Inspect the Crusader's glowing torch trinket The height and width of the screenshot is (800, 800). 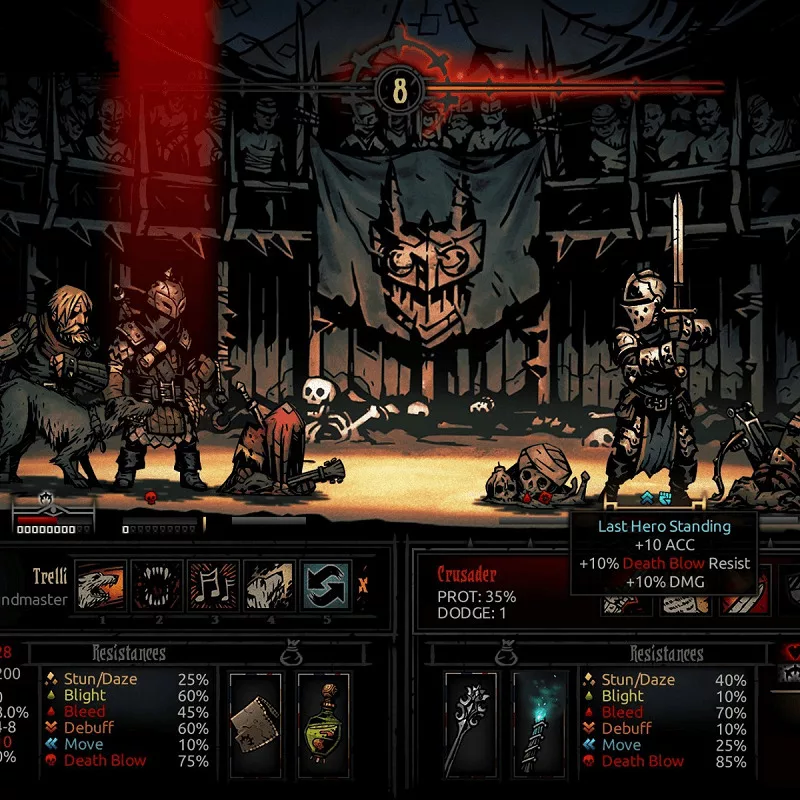(x=540, y=711)
